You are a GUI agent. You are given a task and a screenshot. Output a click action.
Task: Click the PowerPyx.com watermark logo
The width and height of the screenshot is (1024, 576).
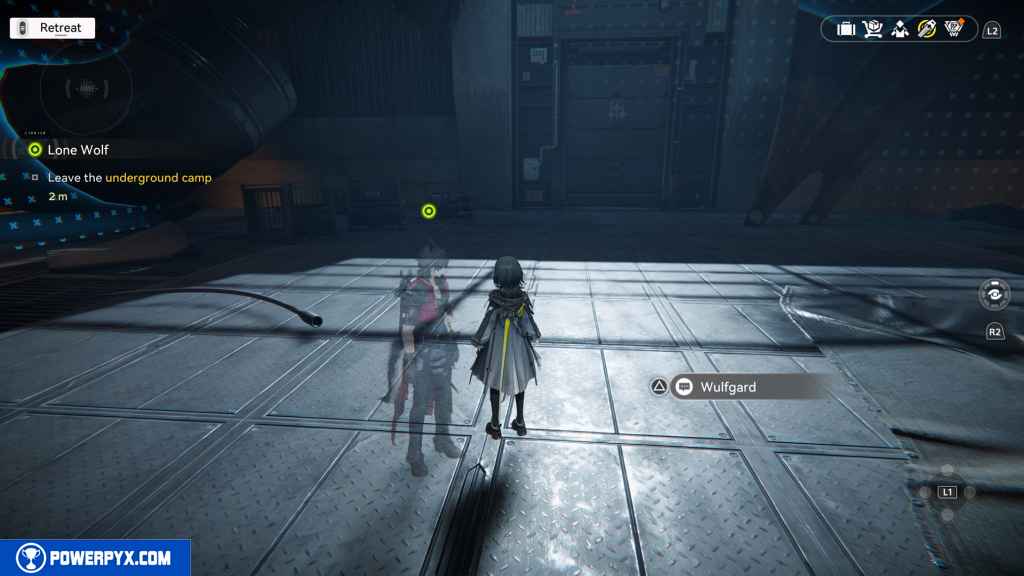(x=95, y=558)
